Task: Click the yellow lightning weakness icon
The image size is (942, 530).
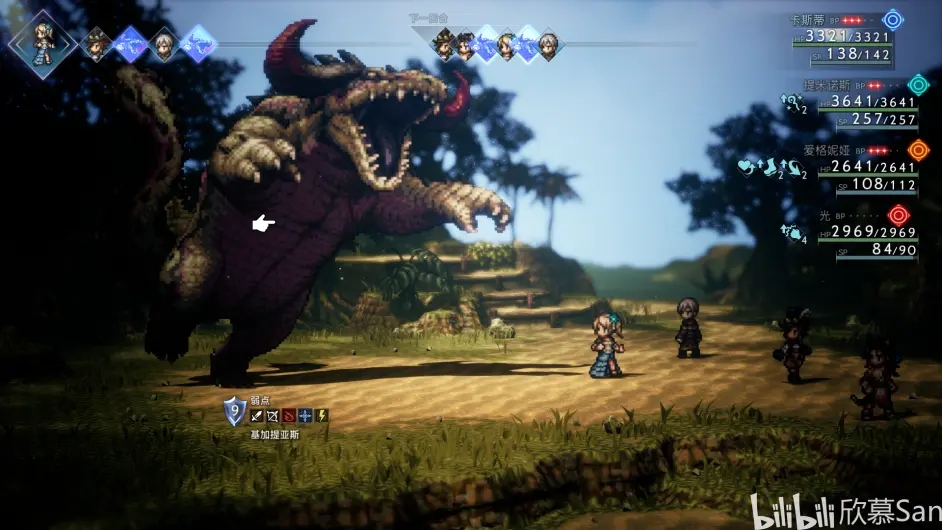Action: [x=321, y=415]
